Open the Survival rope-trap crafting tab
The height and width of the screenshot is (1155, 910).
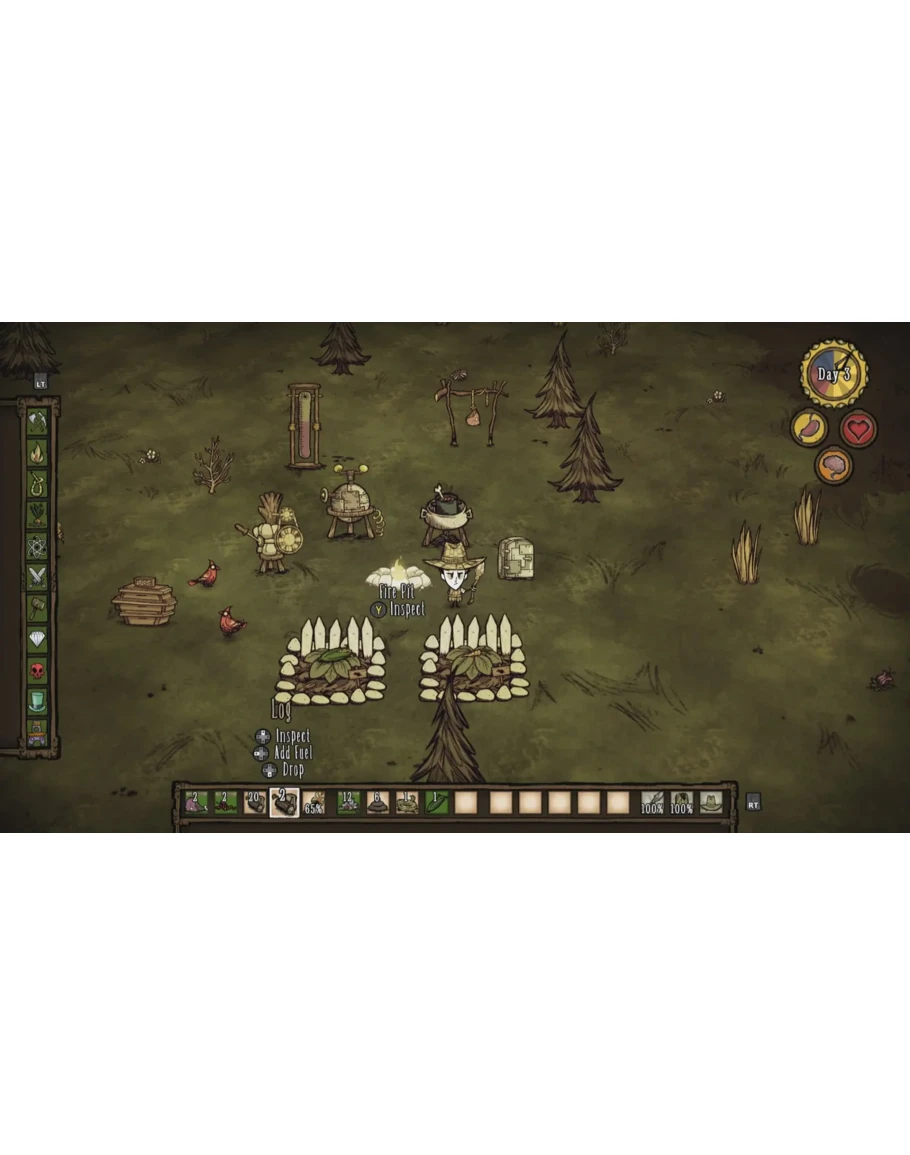(38, 483)
